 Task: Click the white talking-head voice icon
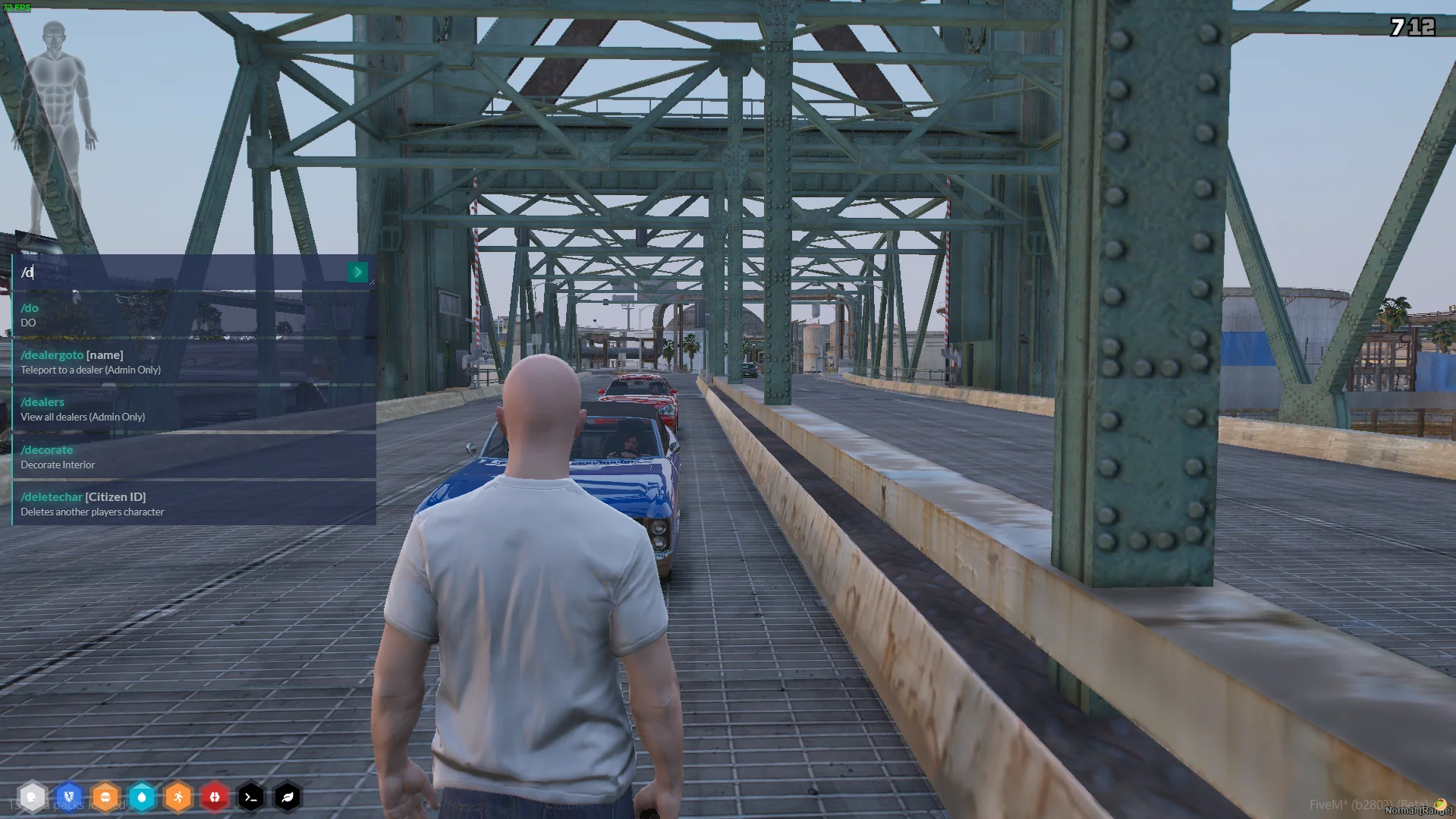point(32,797)
